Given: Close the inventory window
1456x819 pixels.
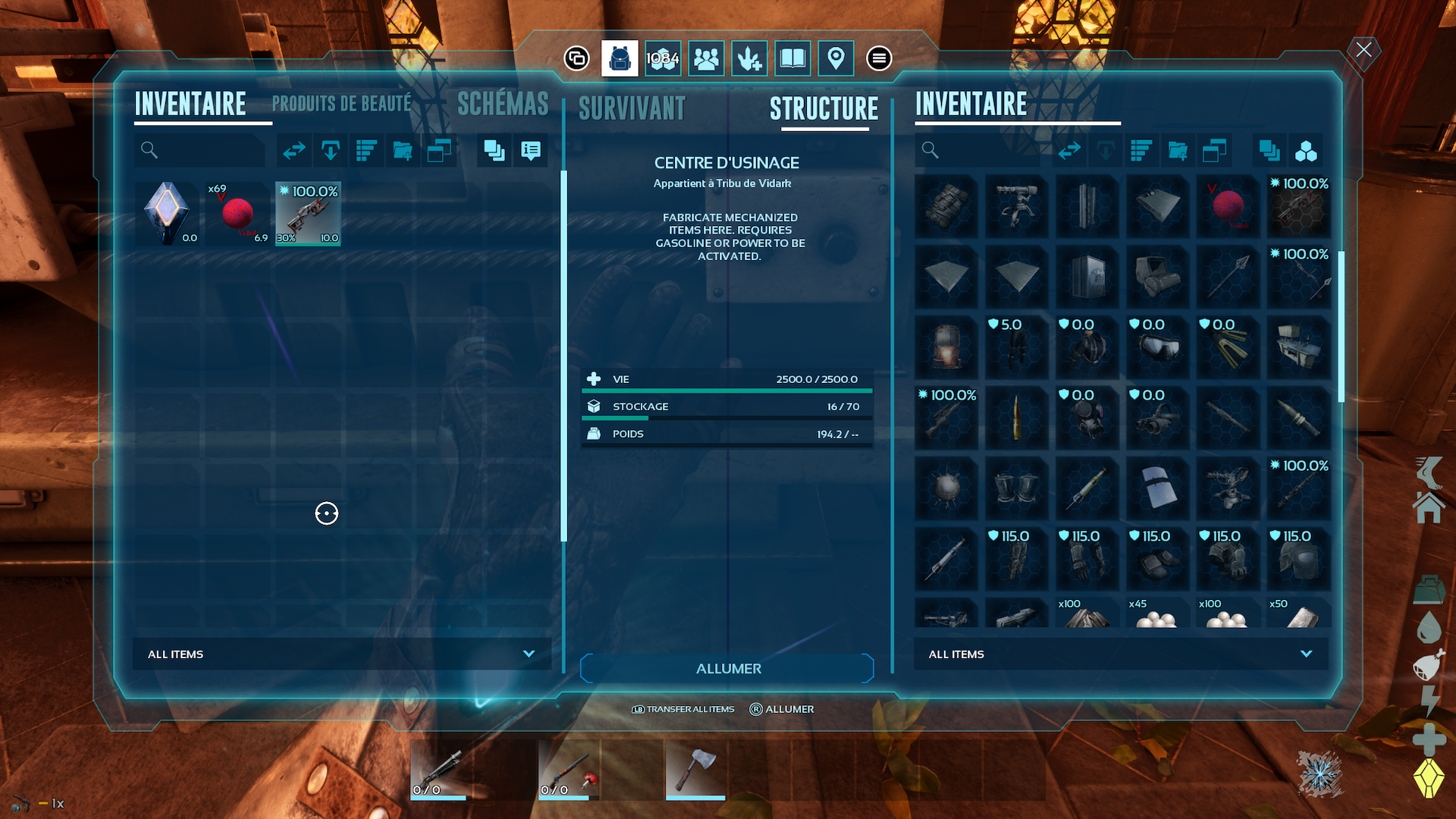Looking at the screenshot, I should click(x=1363, y=50).
